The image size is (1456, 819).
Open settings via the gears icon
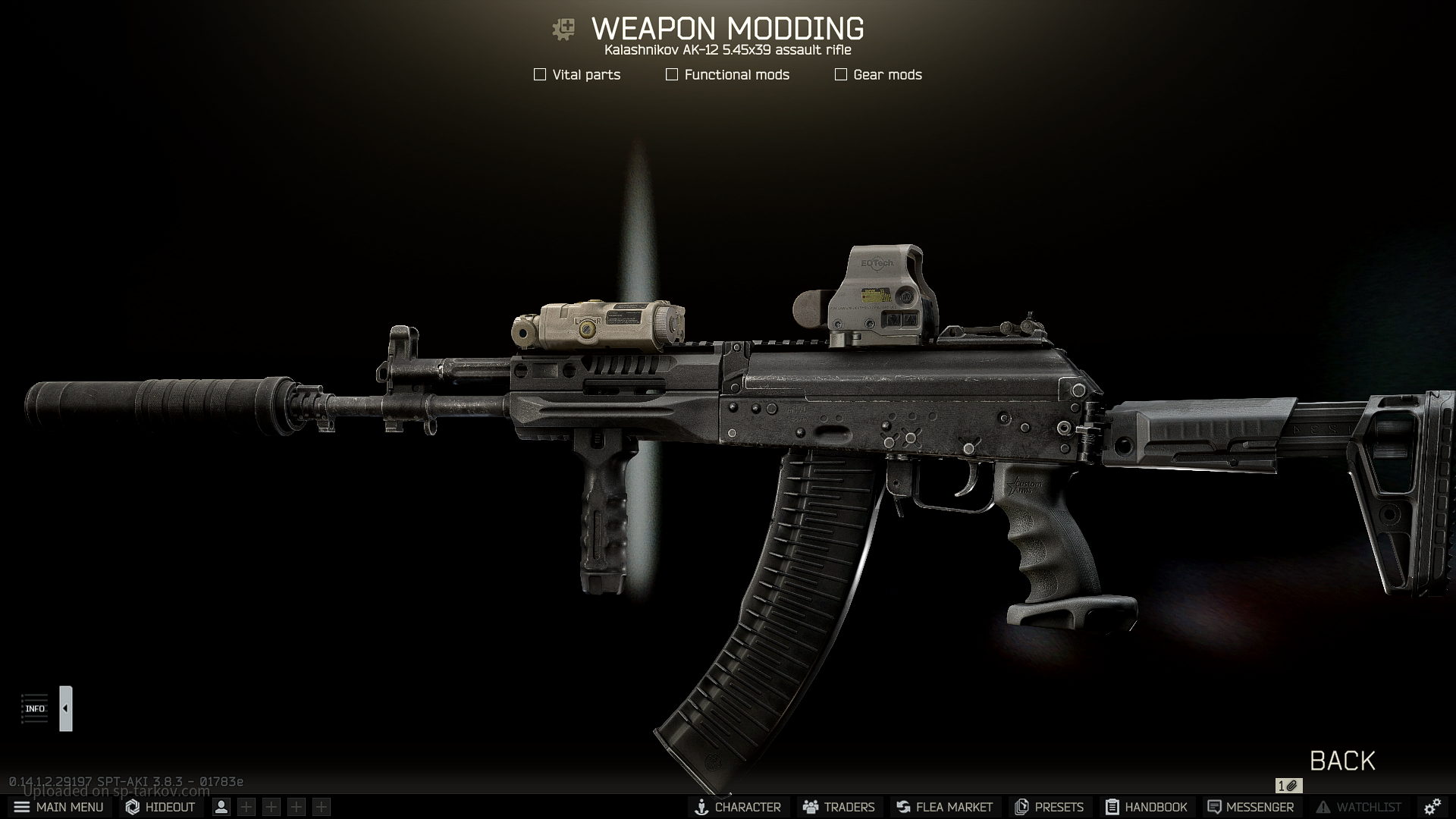point(1432,807)
